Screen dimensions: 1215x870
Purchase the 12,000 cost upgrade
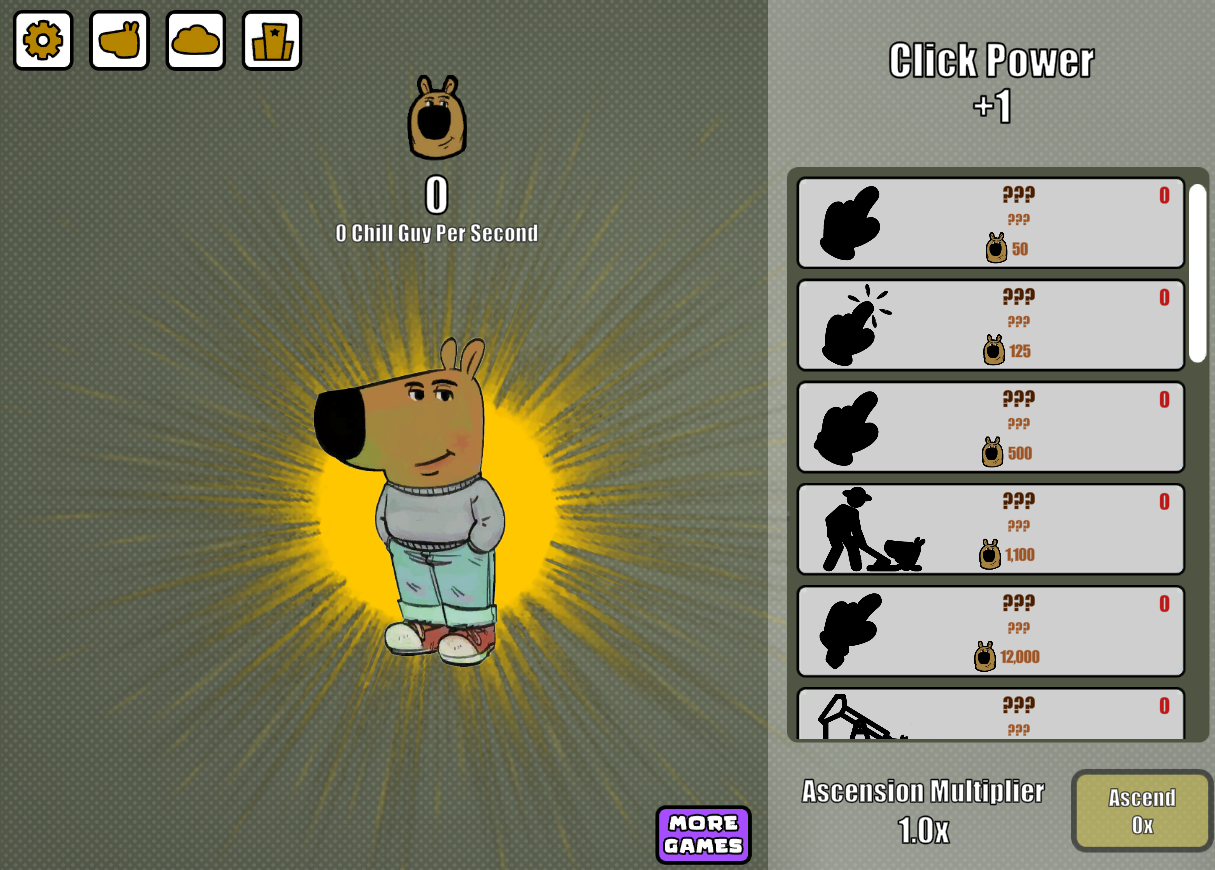990,631
